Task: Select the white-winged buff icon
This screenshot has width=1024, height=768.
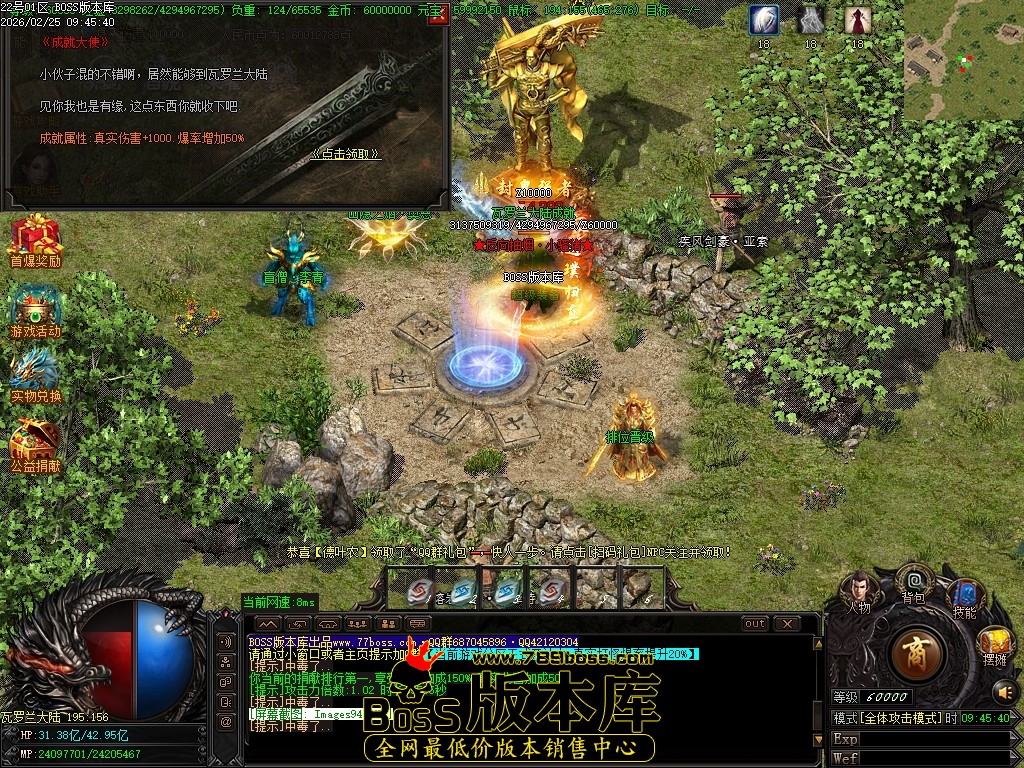Action: point(764,20)
